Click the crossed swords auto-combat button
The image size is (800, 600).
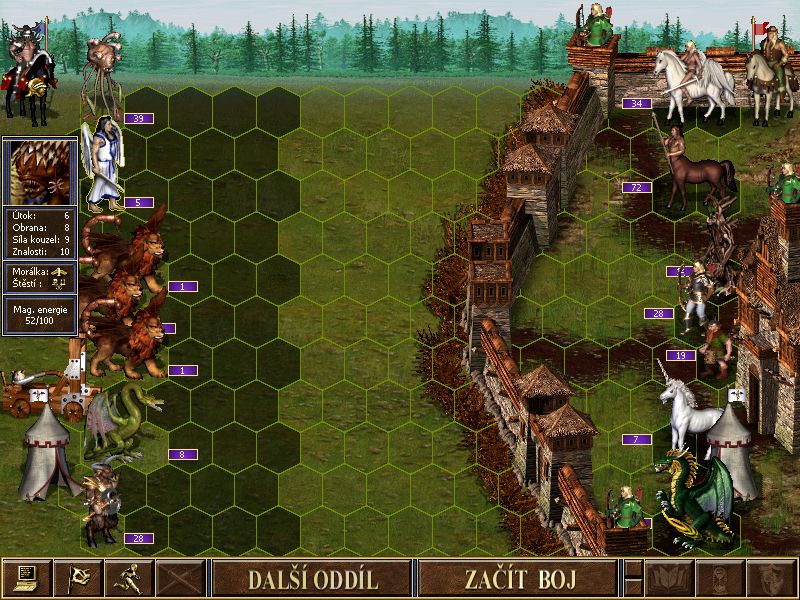tap(180, 578)
